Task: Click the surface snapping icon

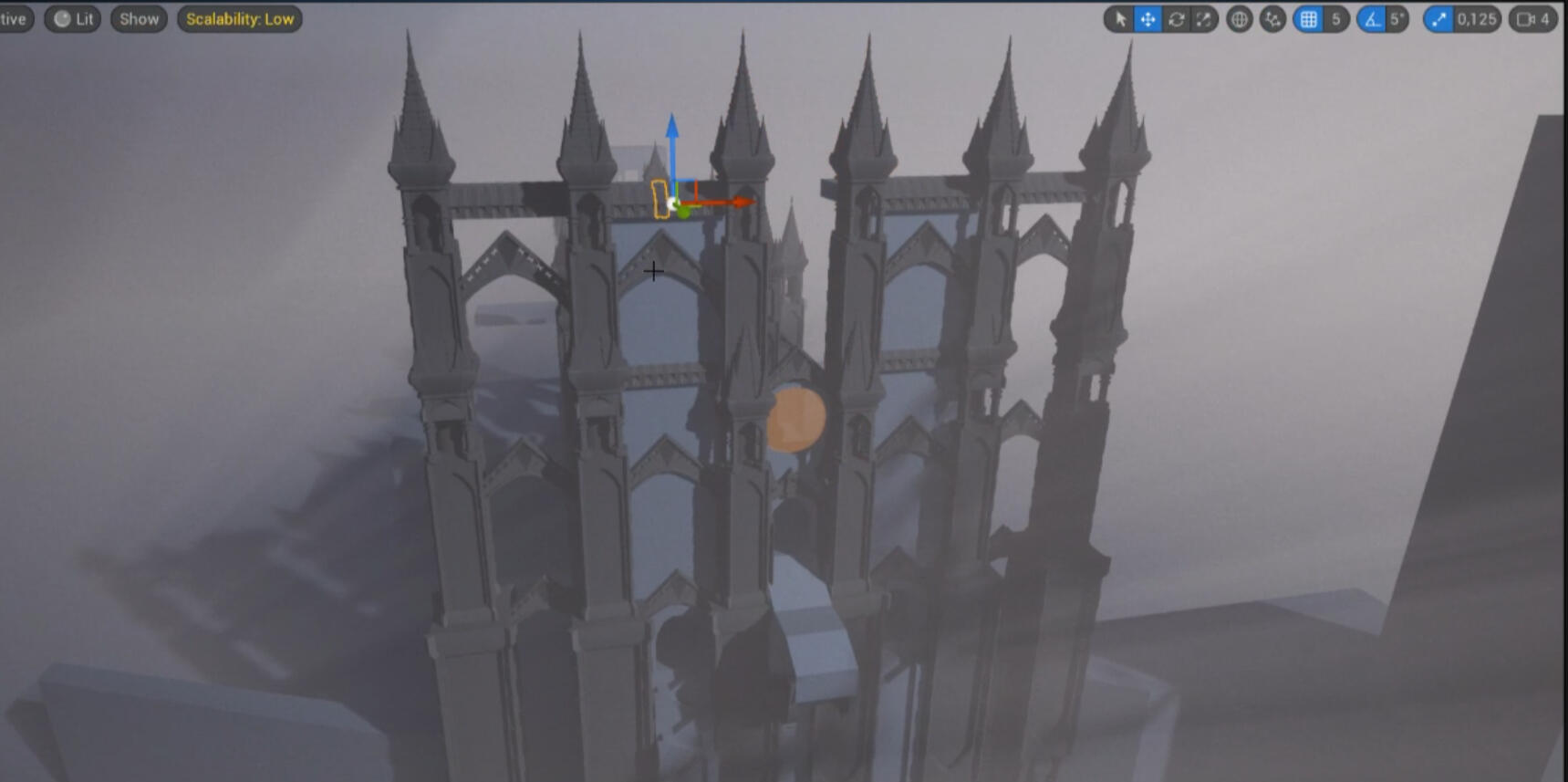Action: (1272, 18)
